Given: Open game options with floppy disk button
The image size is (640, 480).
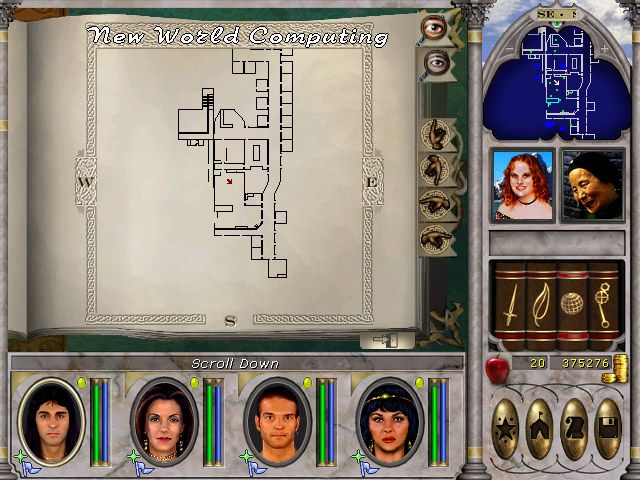Looking at the screenshot, I should point(607,417).
